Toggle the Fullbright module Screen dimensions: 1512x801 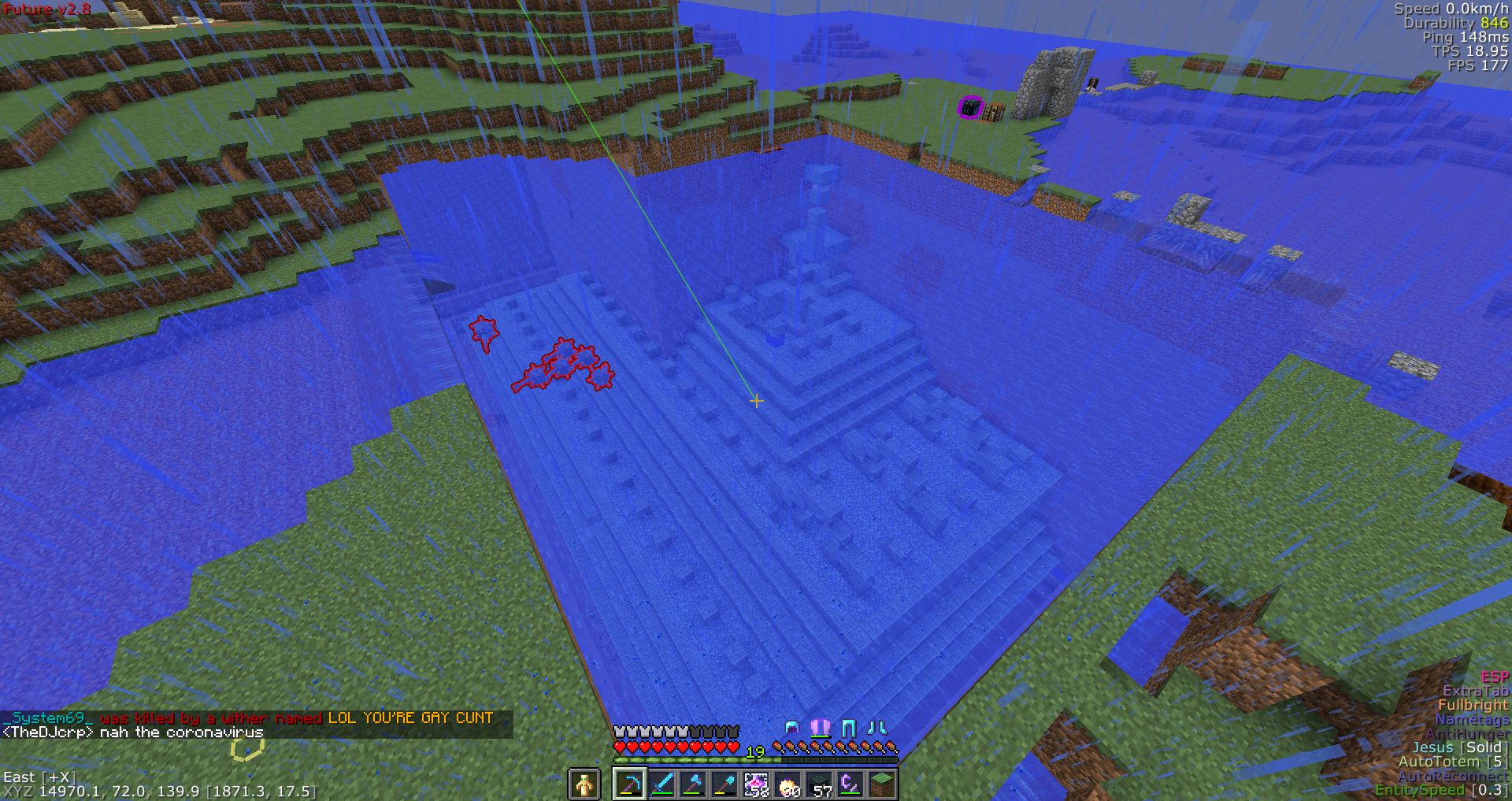click(1476, 705)
